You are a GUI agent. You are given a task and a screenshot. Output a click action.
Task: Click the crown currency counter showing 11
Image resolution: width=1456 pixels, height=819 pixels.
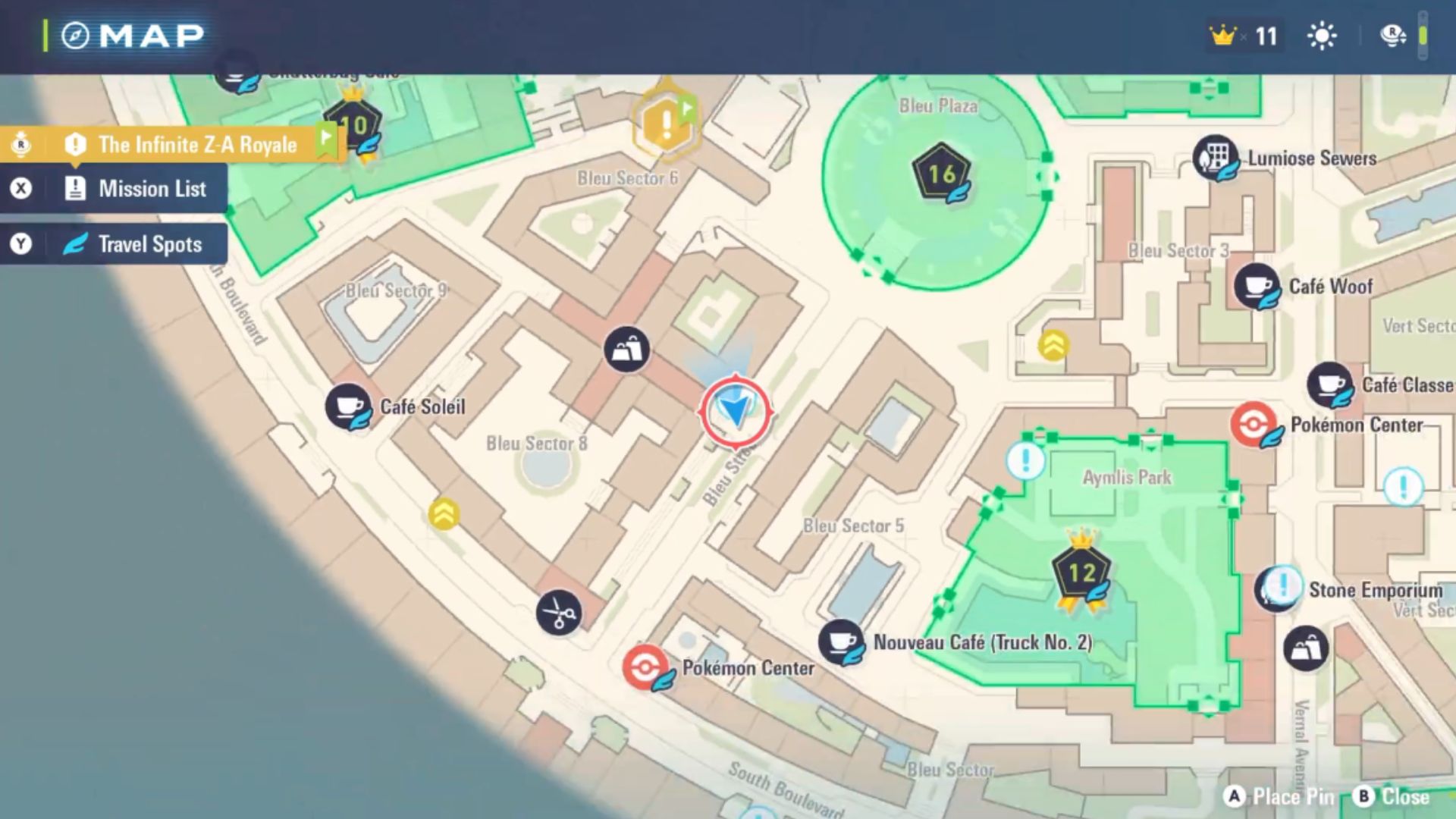click(x=1242, y=36)
